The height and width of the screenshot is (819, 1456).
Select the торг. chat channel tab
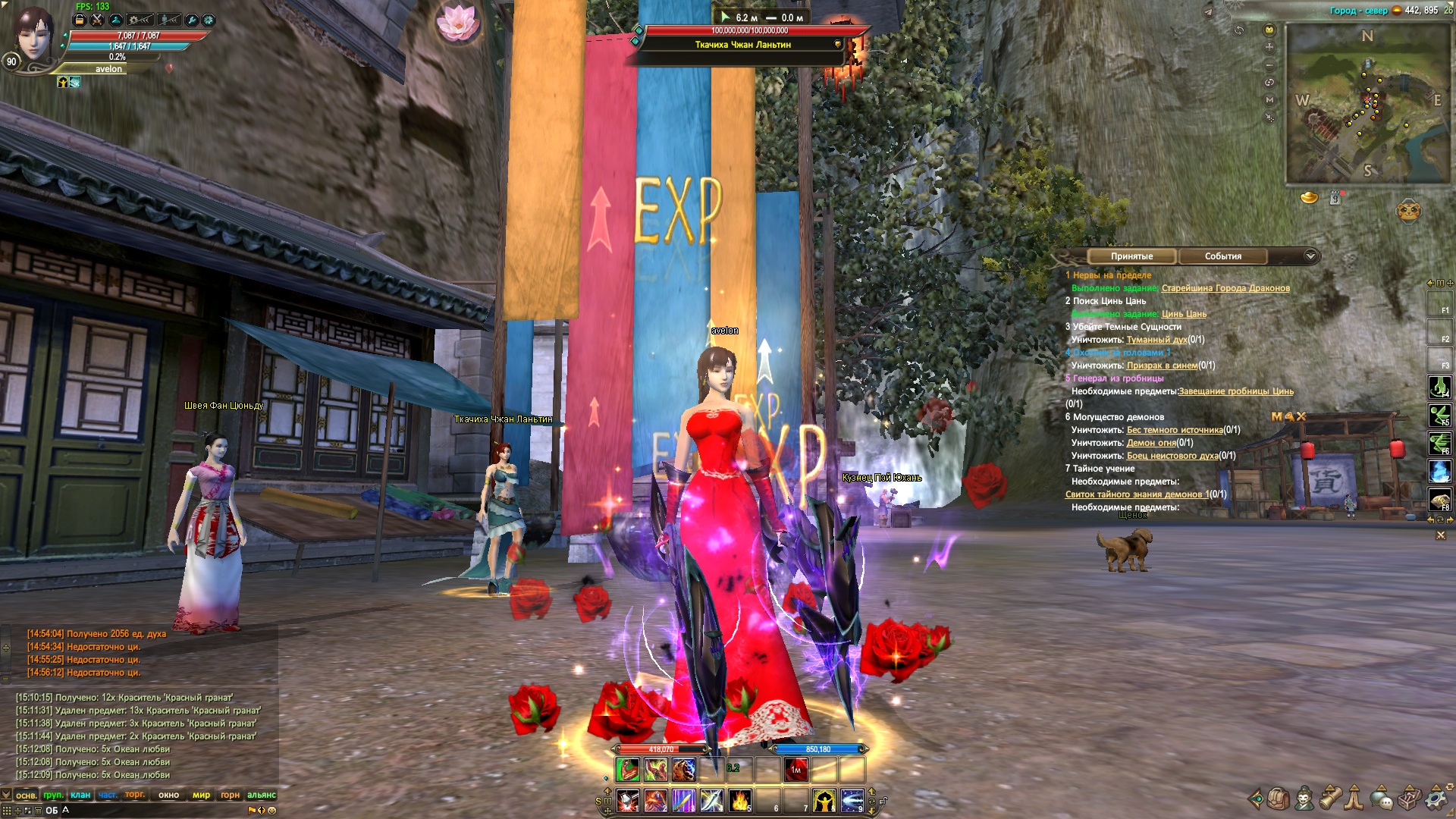(x=135, y=795)
